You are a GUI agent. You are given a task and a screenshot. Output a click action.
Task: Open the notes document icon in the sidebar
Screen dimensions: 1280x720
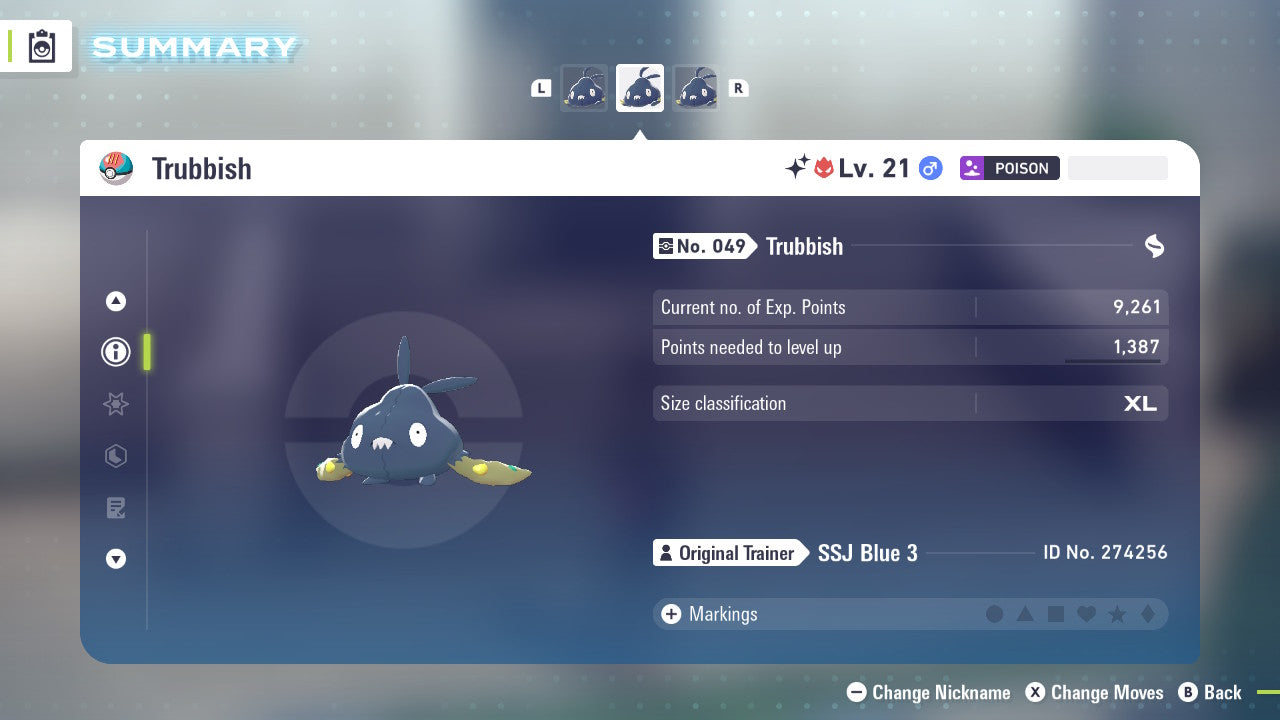116,508
